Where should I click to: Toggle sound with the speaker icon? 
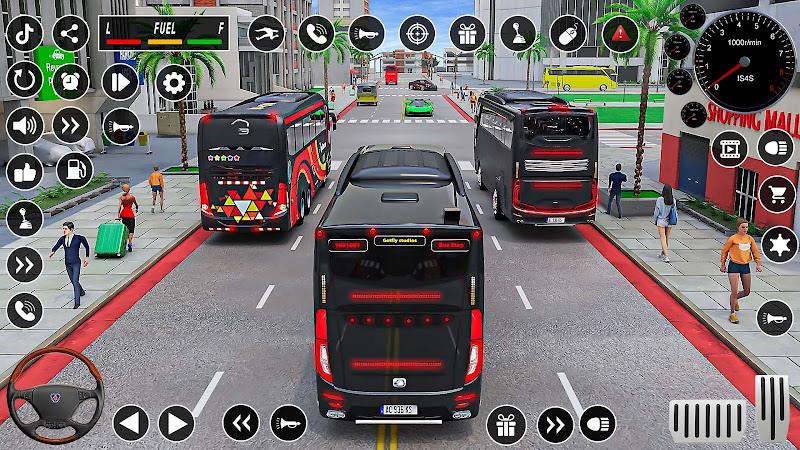(24, 126)
